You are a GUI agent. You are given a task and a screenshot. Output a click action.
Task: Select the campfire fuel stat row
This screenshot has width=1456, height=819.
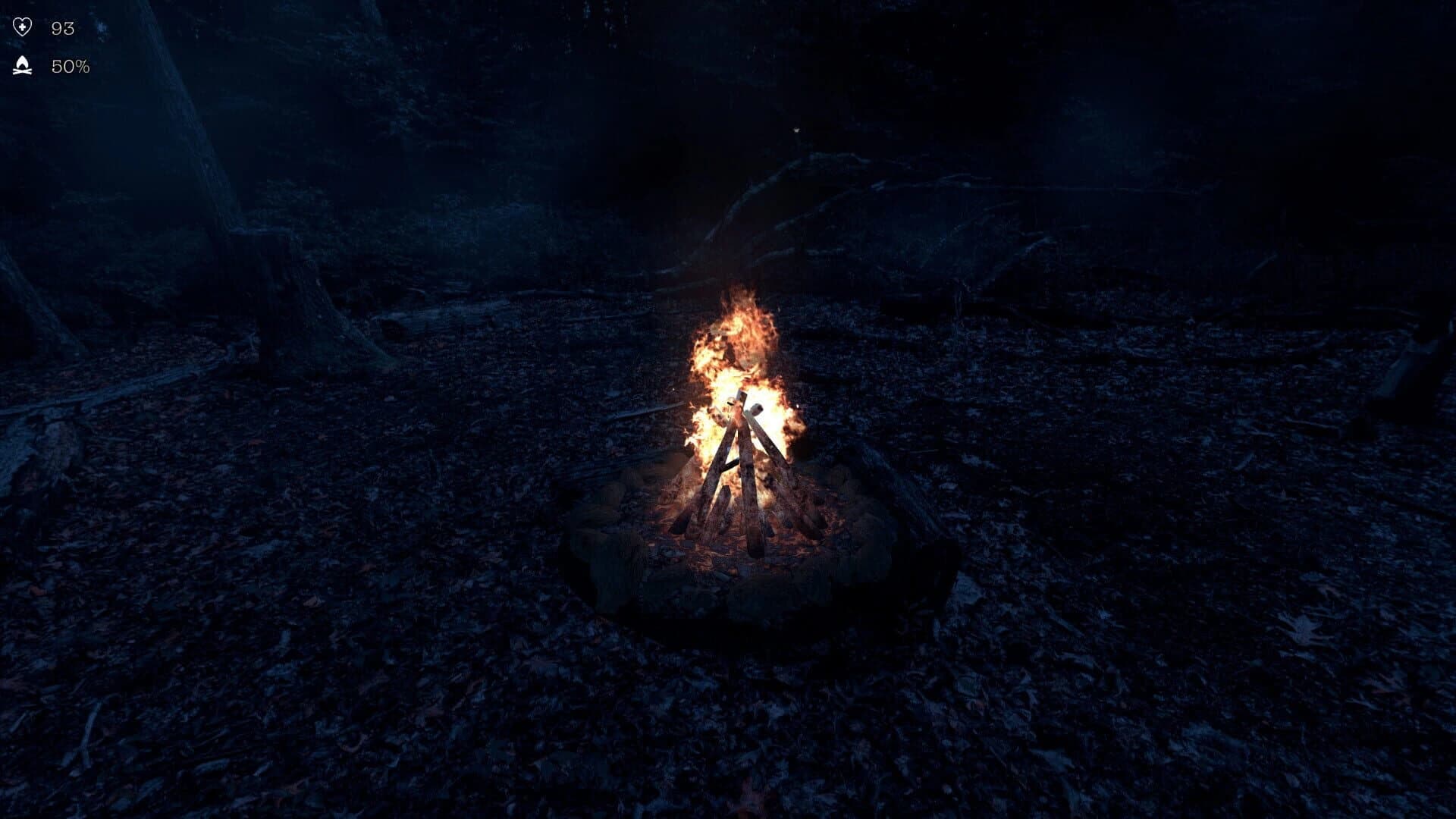pos(45,66)
